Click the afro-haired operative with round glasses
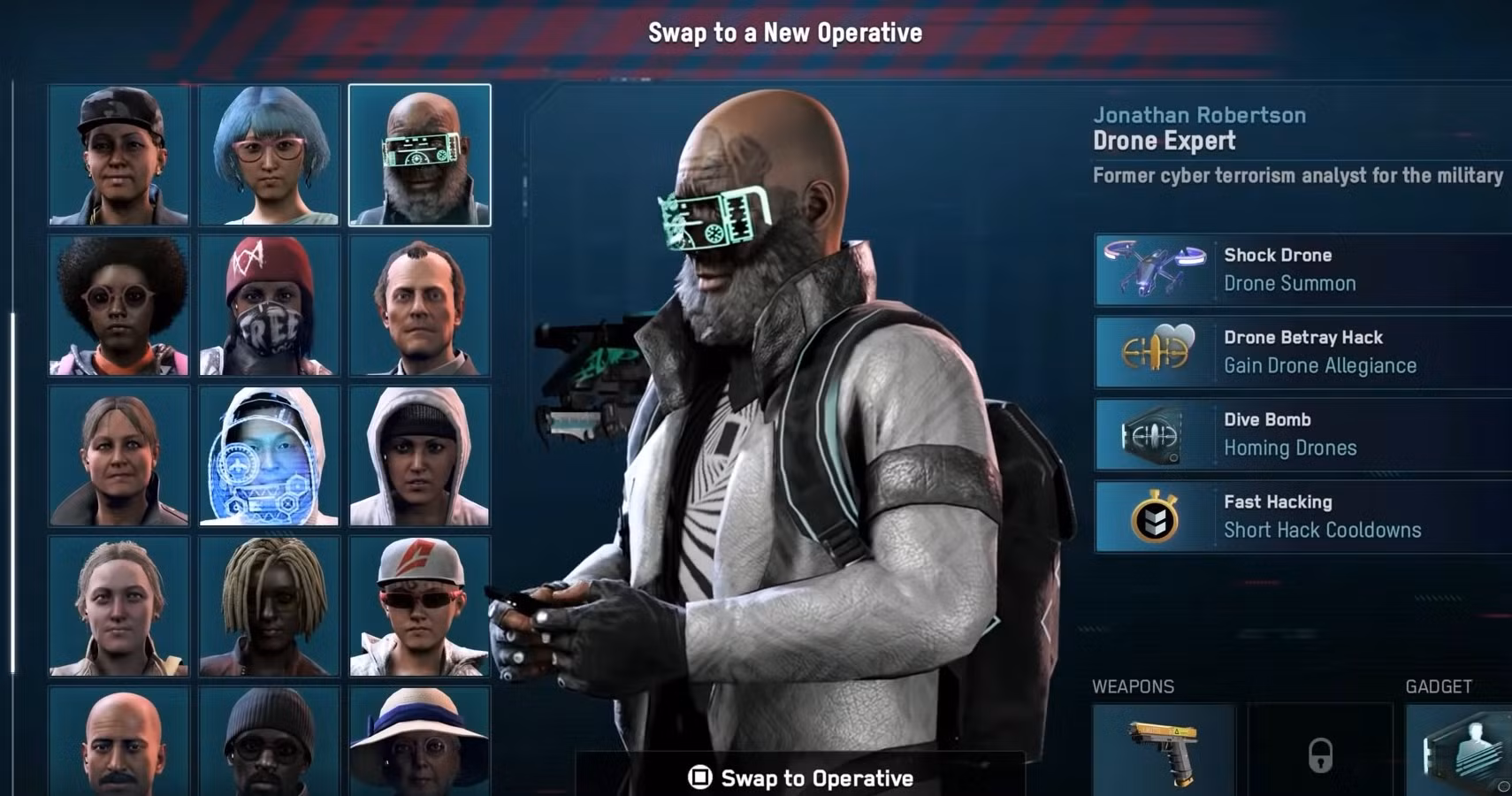 [119, 305]
